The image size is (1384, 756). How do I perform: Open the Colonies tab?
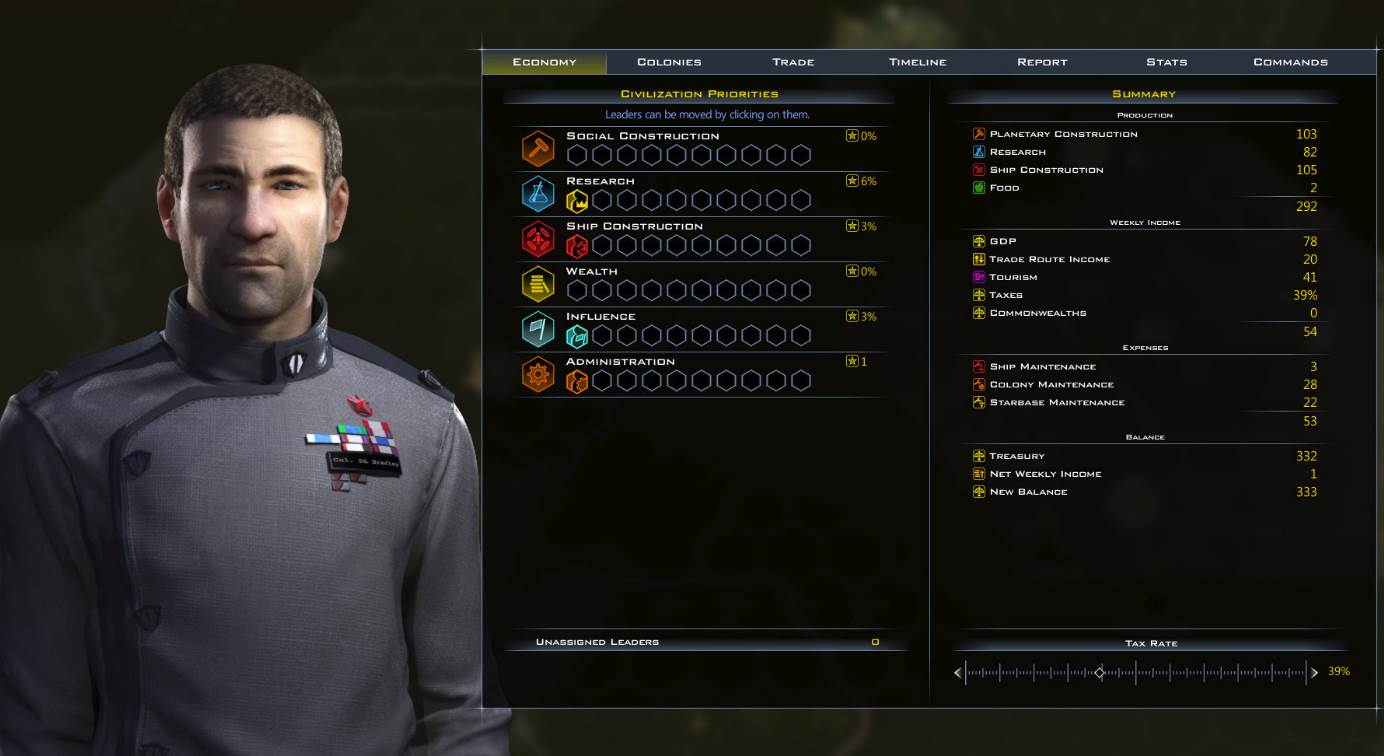pyautogui.click(x=669, y=62)
